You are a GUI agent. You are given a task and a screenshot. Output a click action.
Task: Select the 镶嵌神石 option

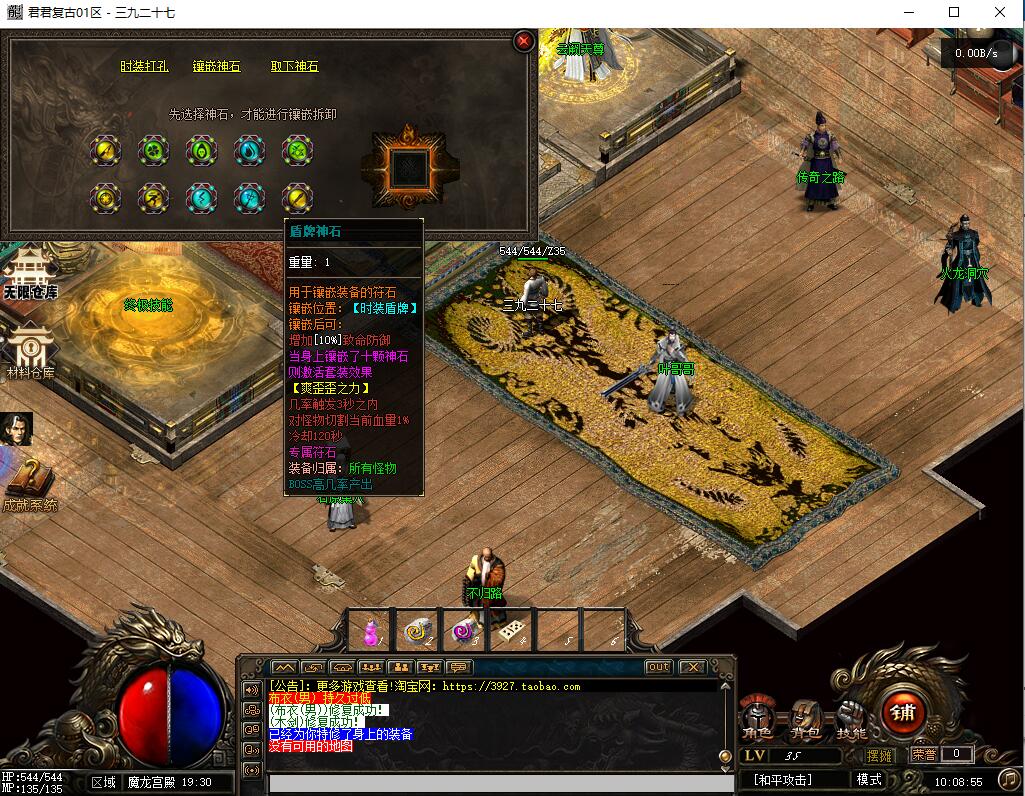[217, 67]
